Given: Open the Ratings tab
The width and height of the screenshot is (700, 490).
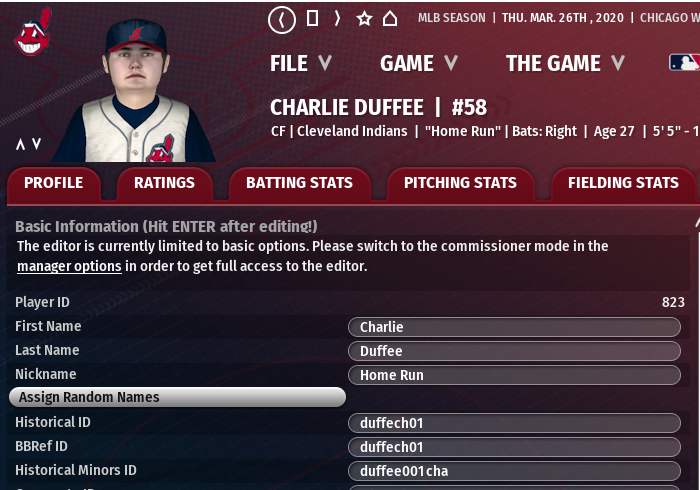Looking at the screenshot, I should point(164,183).
